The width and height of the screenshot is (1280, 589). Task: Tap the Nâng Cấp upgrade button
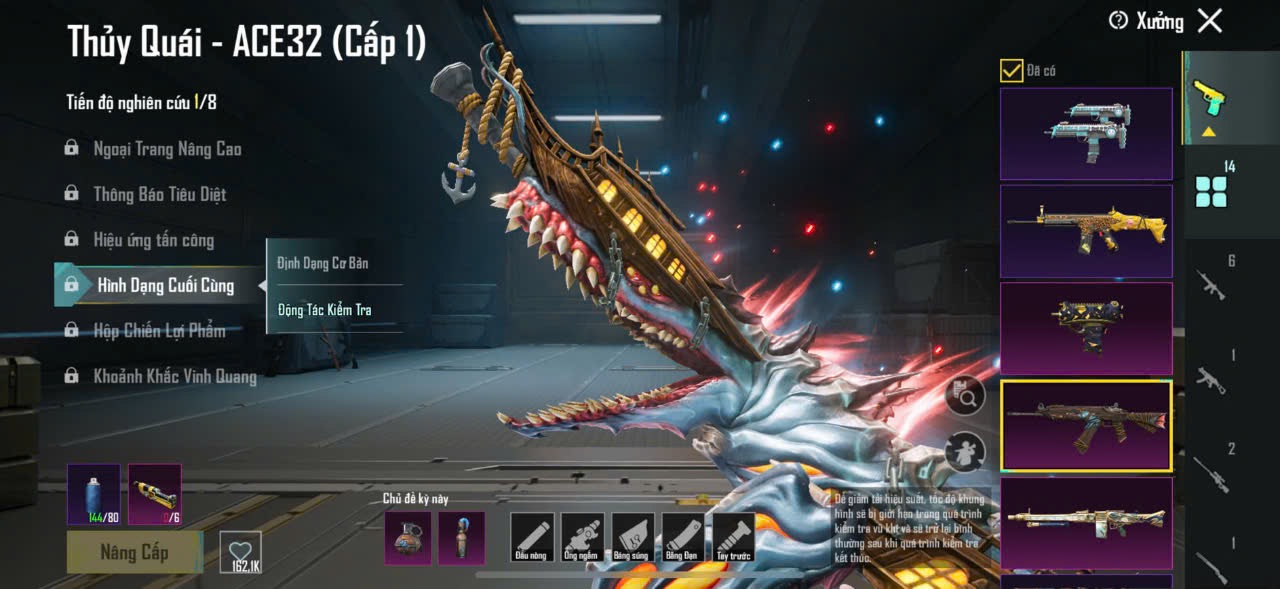click(134, 552)
